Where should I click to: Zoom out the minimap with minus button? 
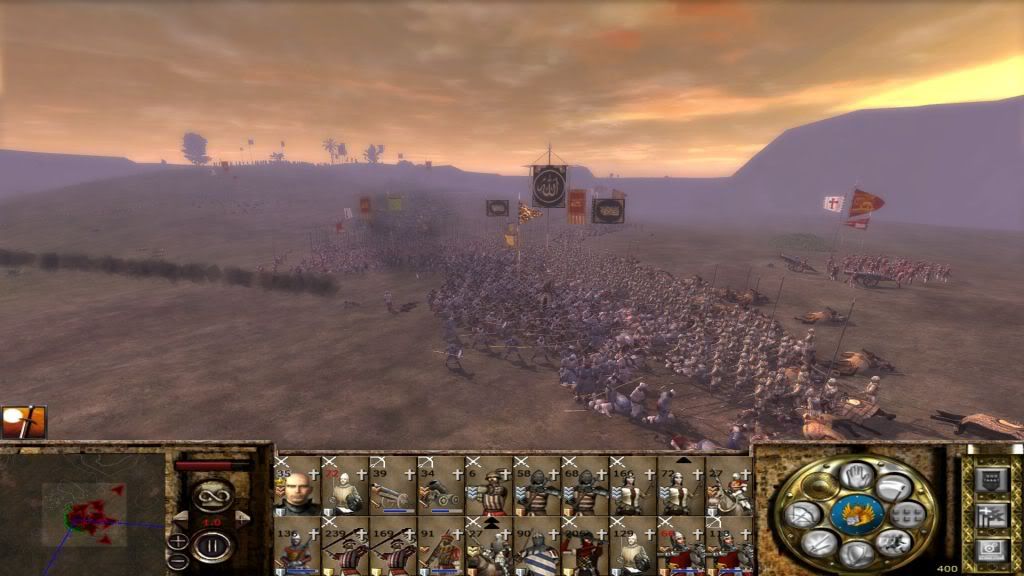(x=177, y=558)
